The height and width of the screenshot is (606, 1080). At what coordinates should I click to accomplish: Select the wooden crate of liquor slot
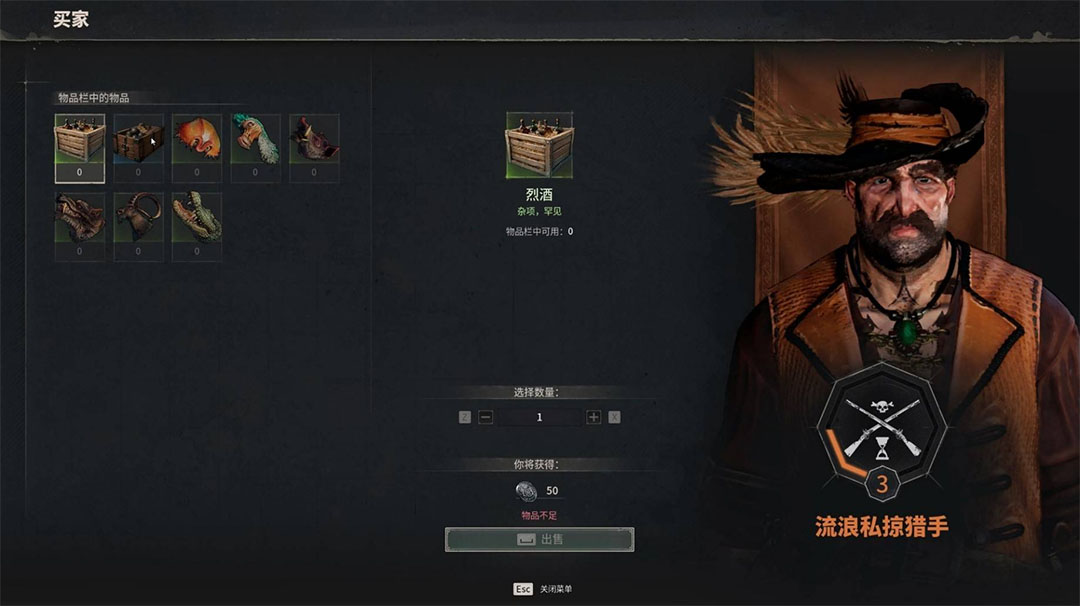point(79,140)
